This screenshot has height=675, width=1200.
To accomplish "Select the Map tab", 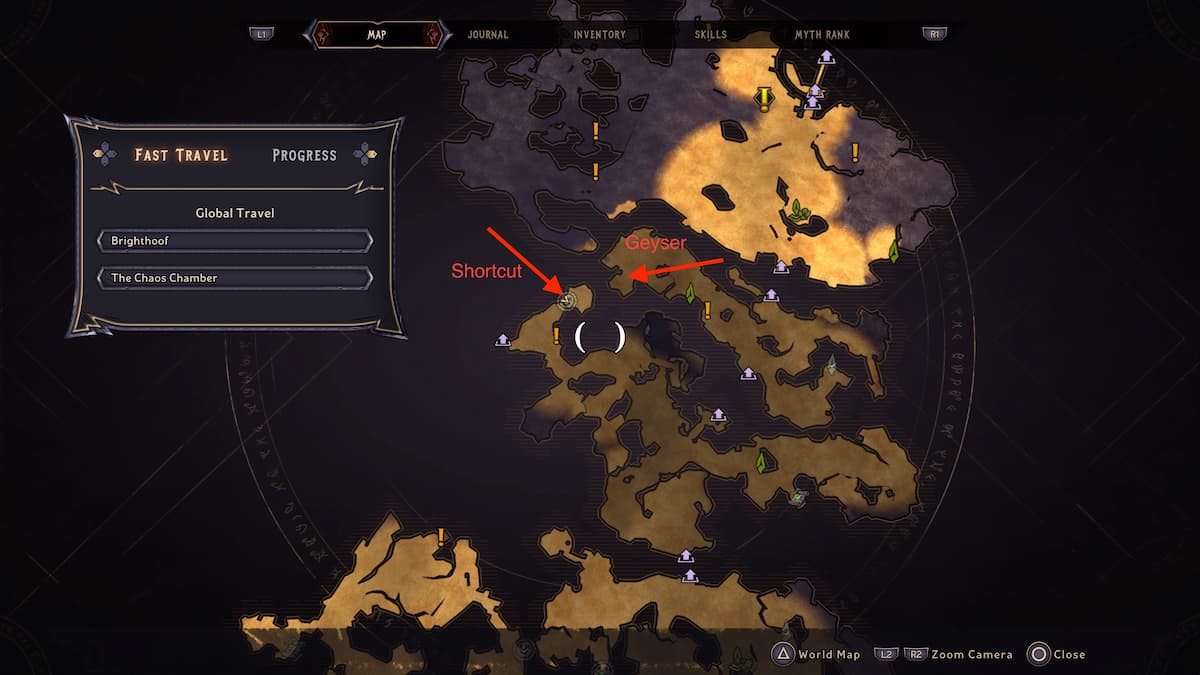I will tap(377, 34).
